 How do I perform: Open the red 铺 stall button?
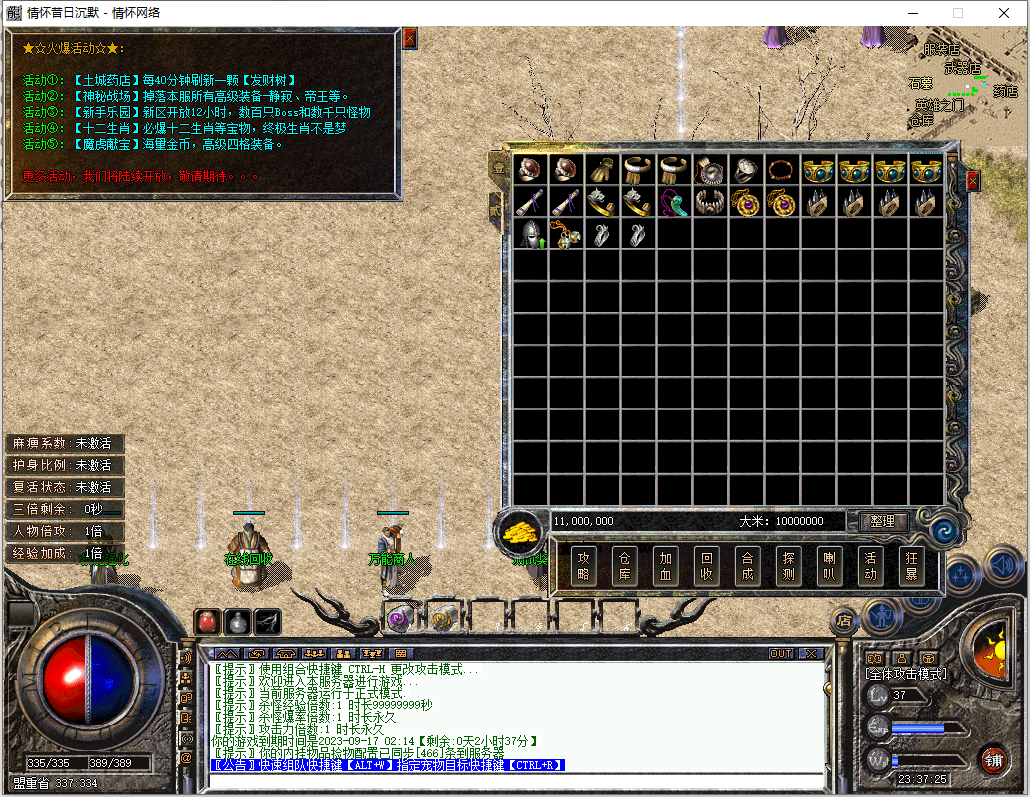tap(992, 759)
